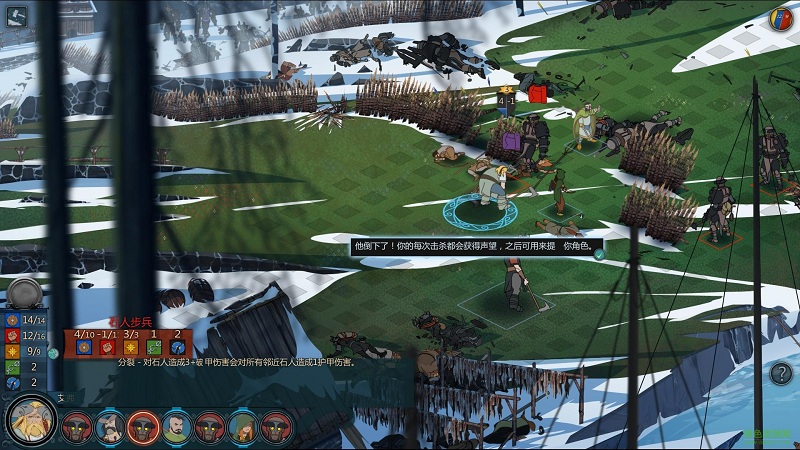Open the question mark help button
This screenshot has height=450, width=800.
[x=781, y=374]
